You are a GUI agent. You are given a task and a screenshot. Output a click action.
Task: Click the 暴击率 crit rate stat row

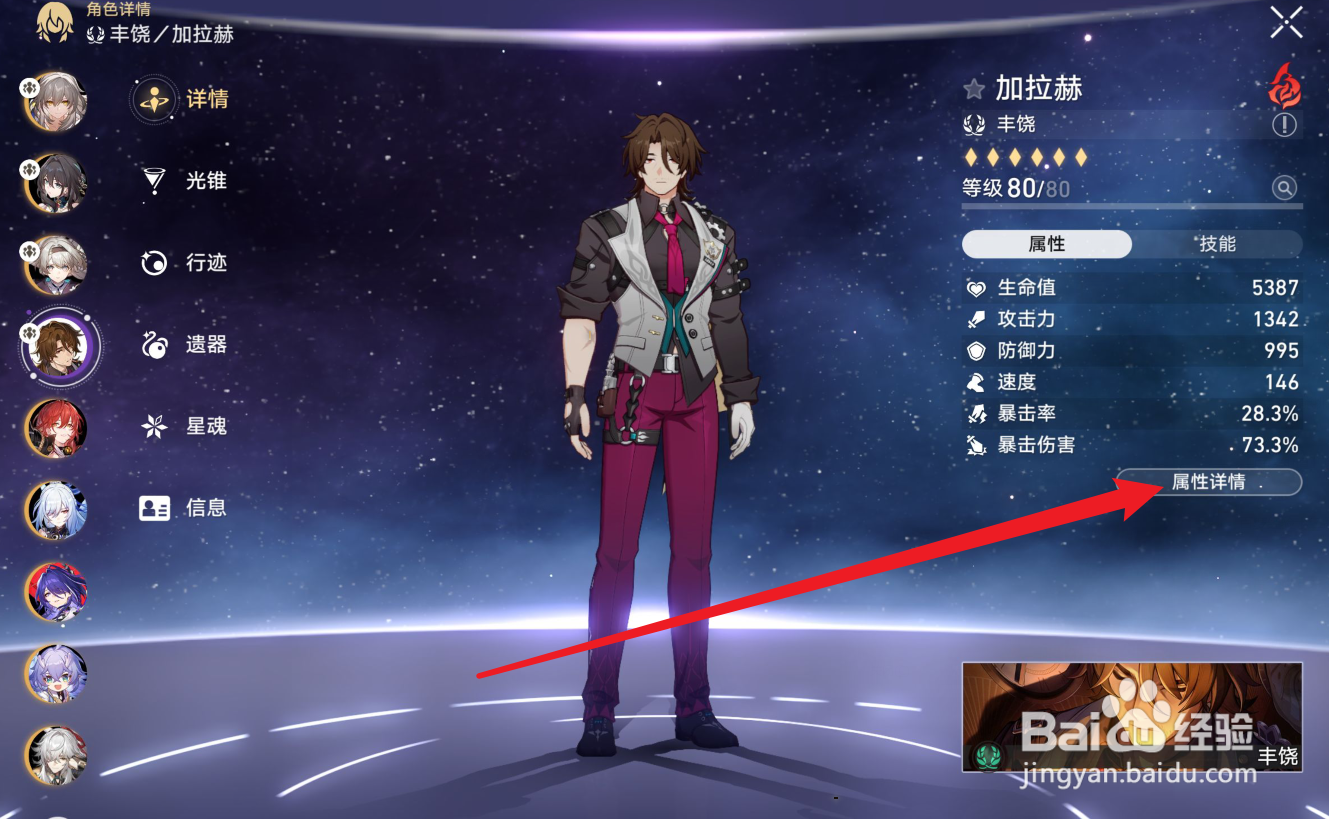1130,413
